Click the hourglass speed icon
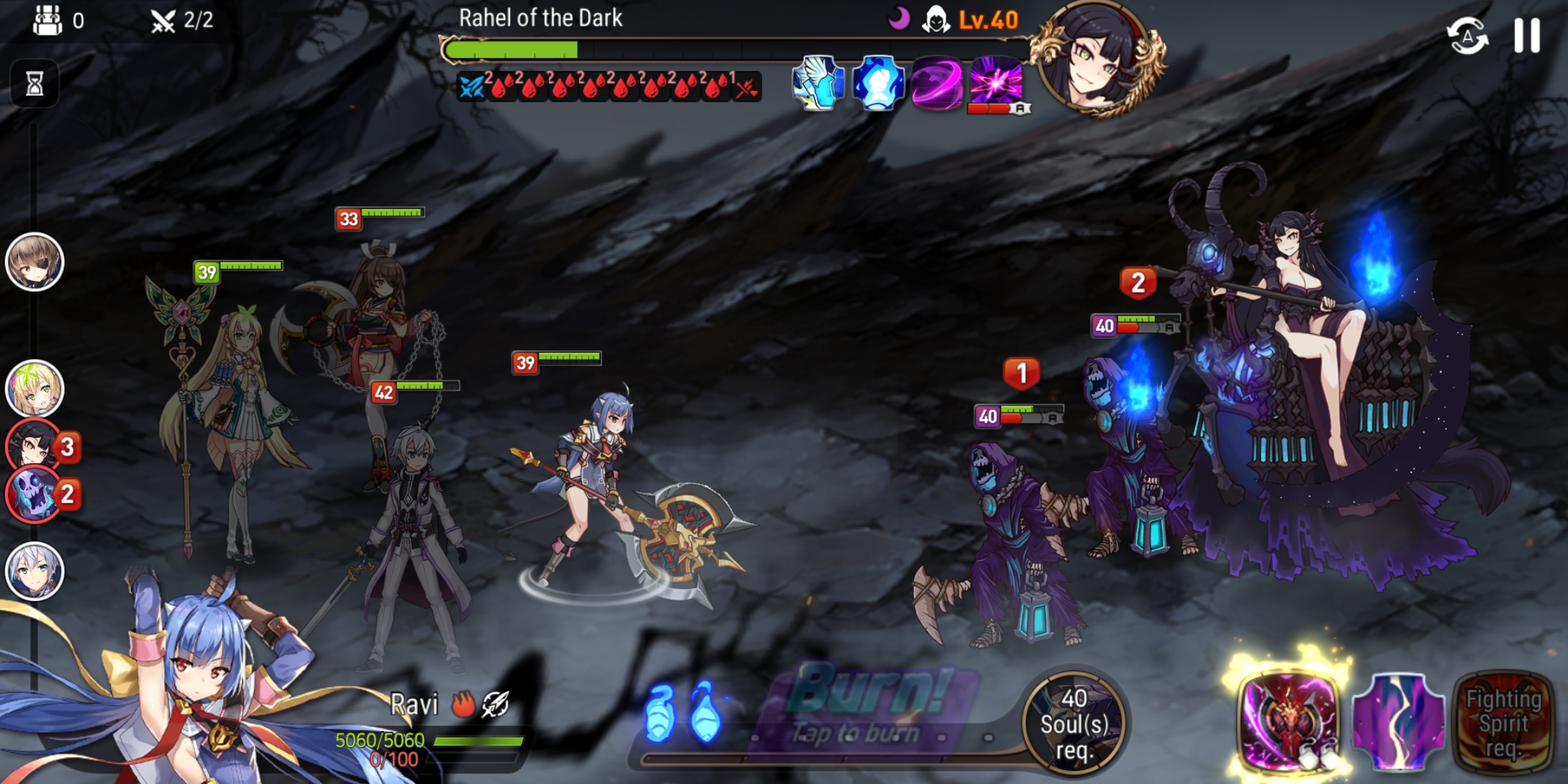1568x784 pixels. coord(34,83)
